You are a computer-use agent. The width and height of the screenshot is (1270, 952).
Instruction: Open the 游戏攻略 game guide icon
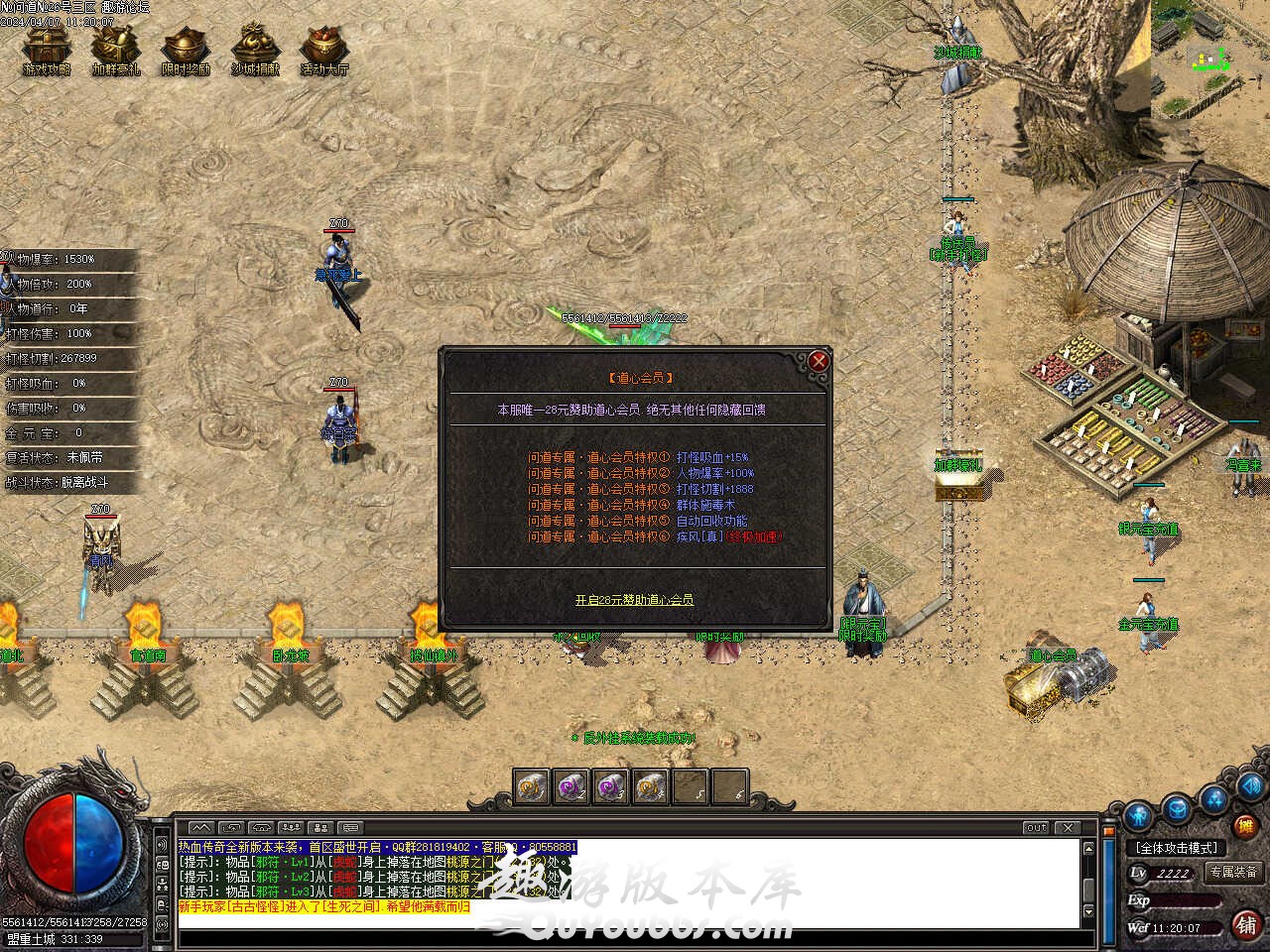(47, 50)
